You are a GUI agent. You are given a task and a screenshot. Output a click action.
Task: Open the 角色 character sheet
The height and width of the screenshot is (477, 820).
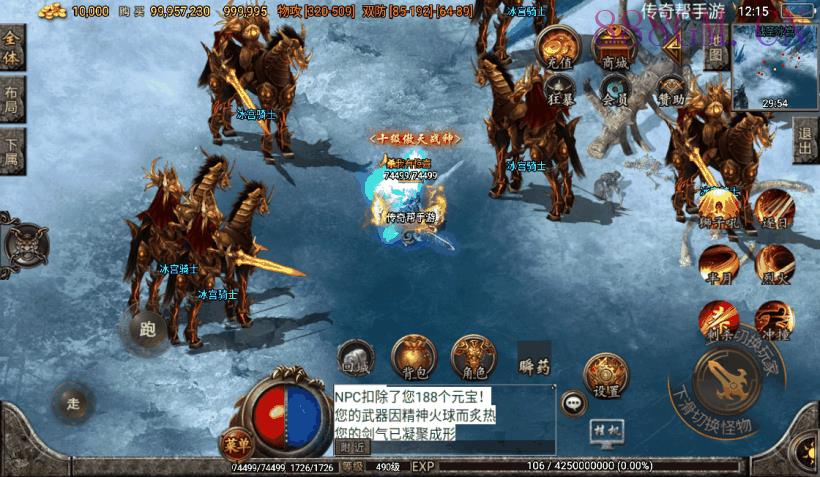472,354
